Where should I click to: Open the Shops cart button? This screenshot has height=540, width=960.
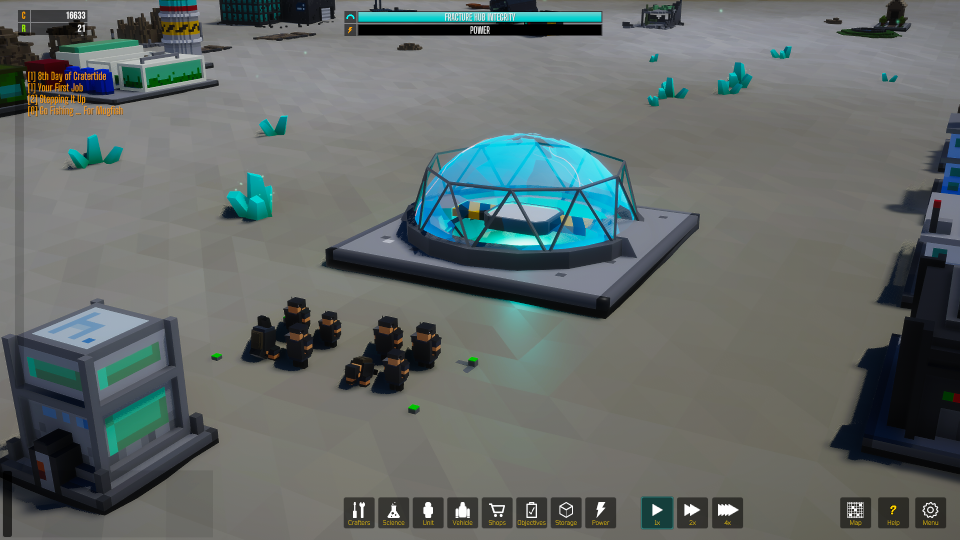point(497,513)
